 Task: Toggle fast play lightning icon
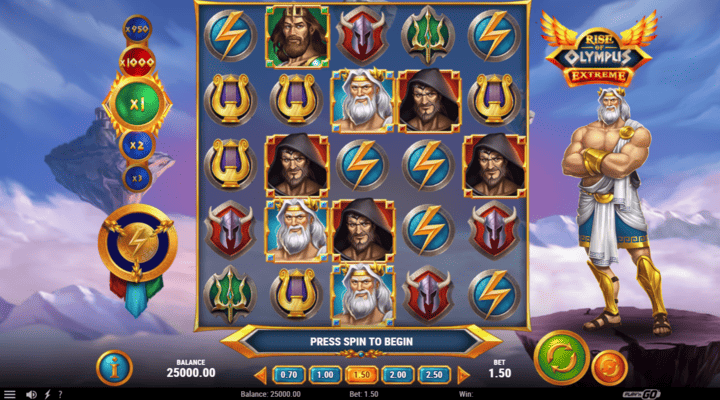point(47,394)
